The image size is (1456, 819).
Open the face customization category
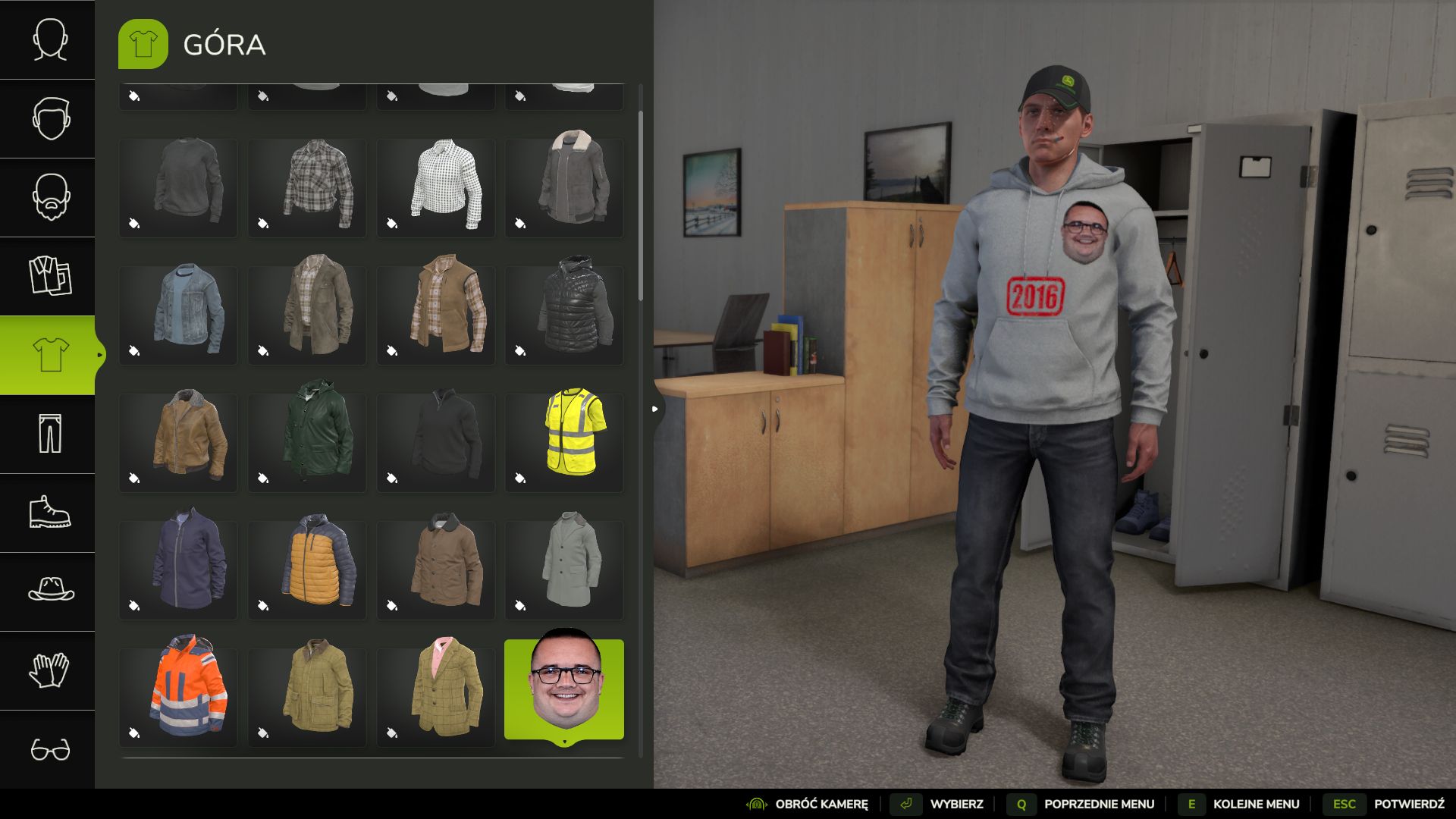click(47, 40)
